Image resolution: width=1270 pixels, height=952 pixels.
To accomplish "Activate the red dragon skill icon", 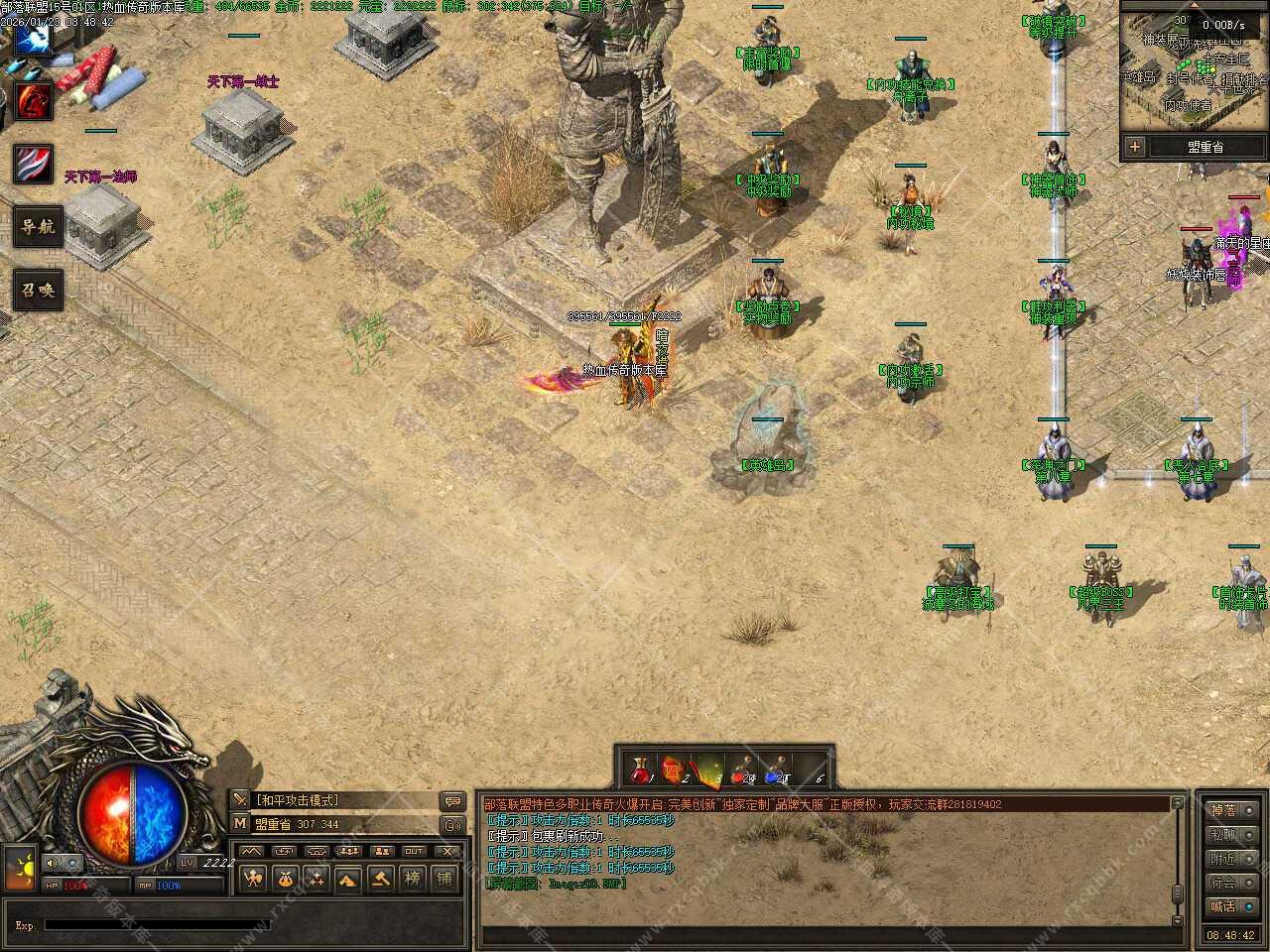I will 34,100.
